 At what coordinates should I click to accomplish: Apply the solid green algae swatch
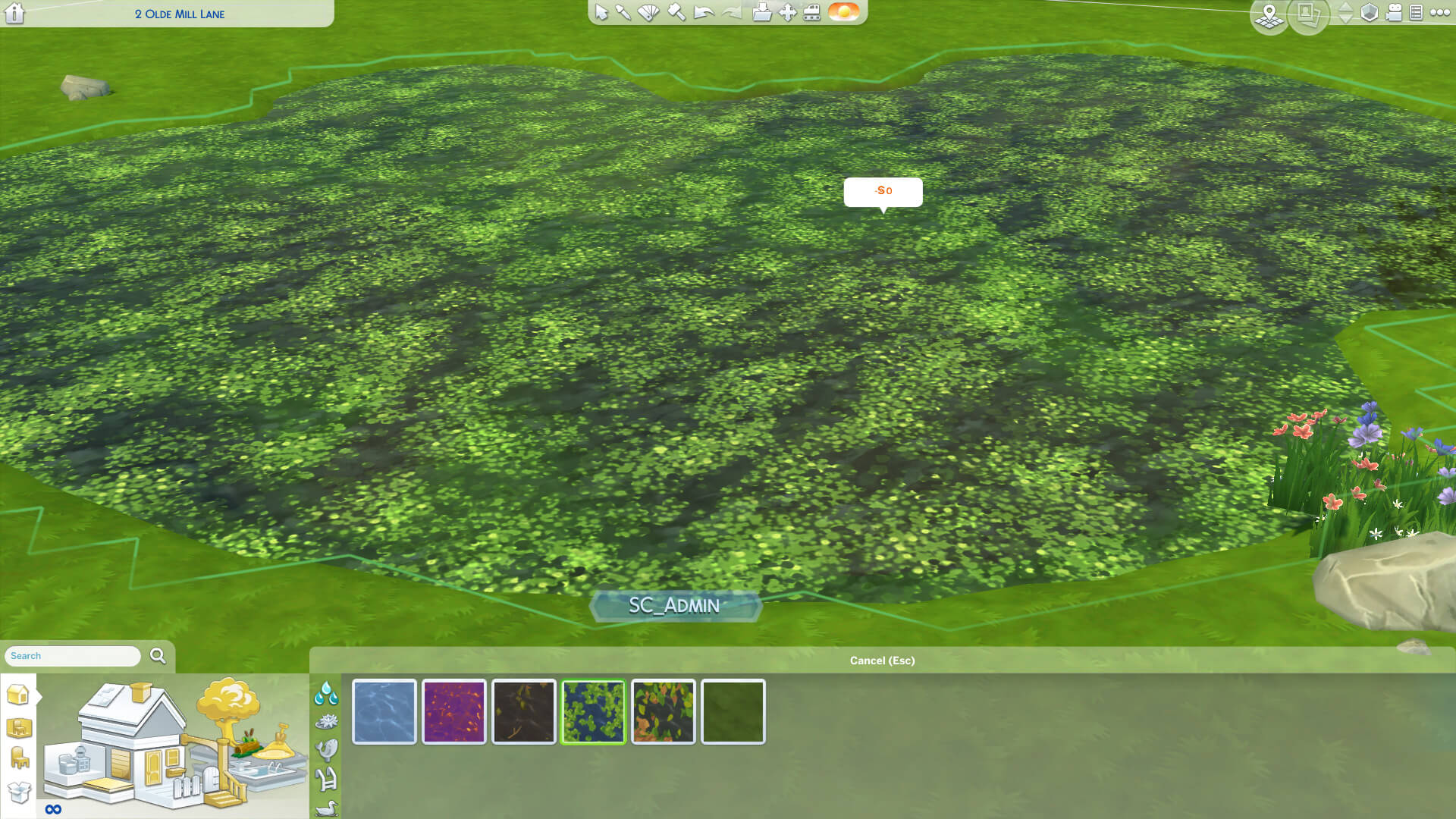(x=733, y=711)
